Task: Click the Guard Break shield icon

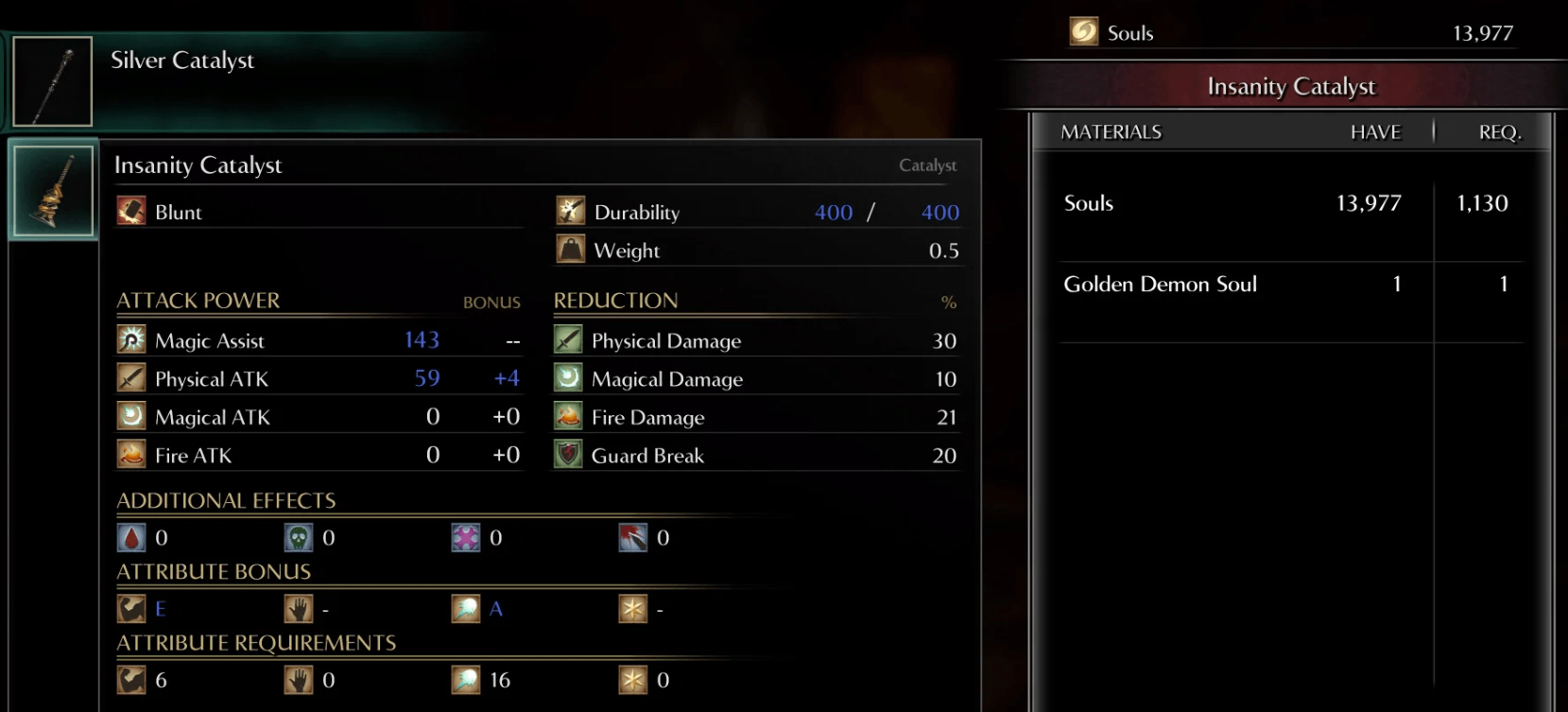Action: click(x=566, y=455)
